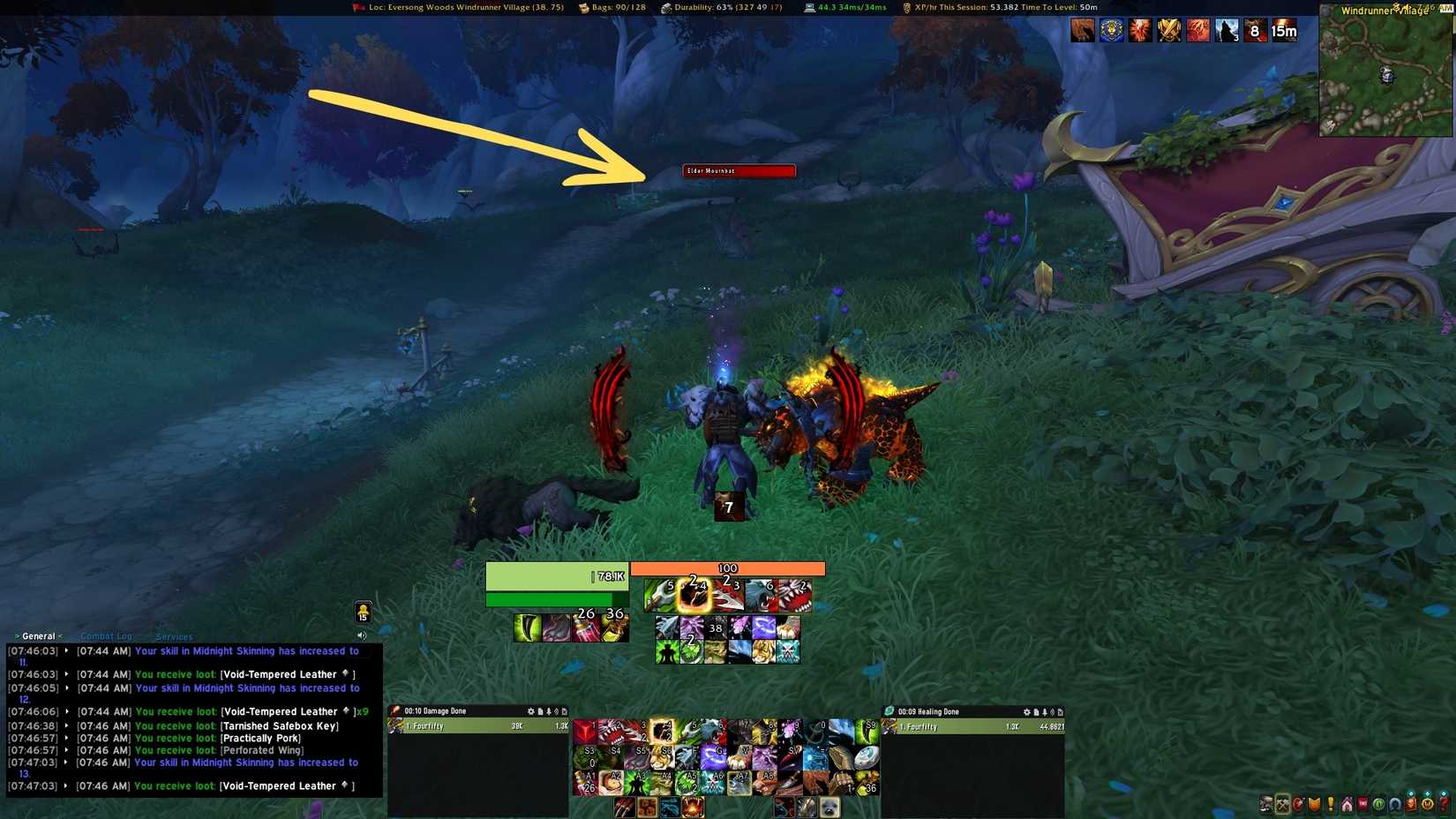Switch to the Combat Log tab

[106, 635]
